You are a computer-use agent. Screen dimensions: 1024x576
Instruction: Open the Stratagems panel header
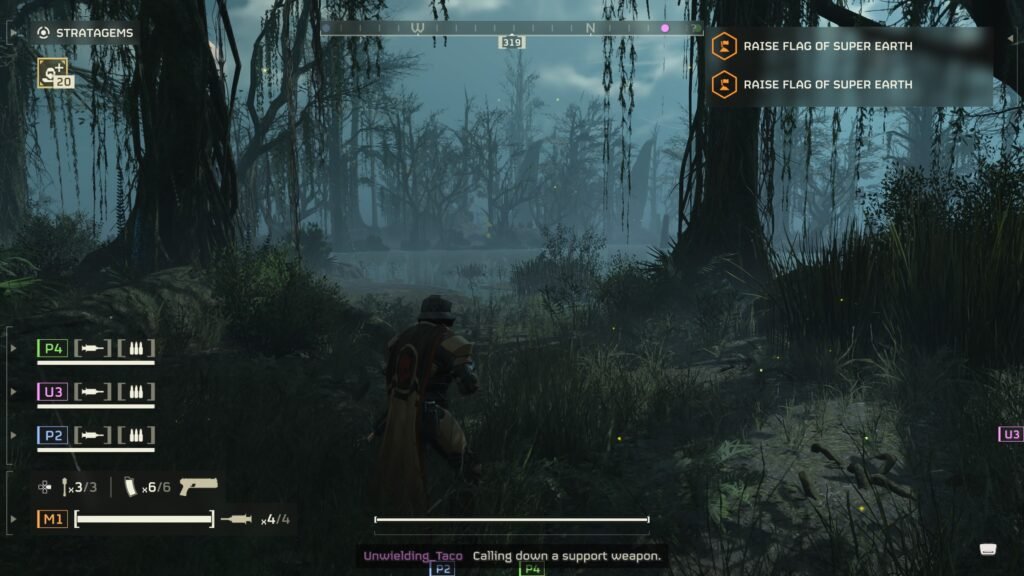tap(84, 33)
